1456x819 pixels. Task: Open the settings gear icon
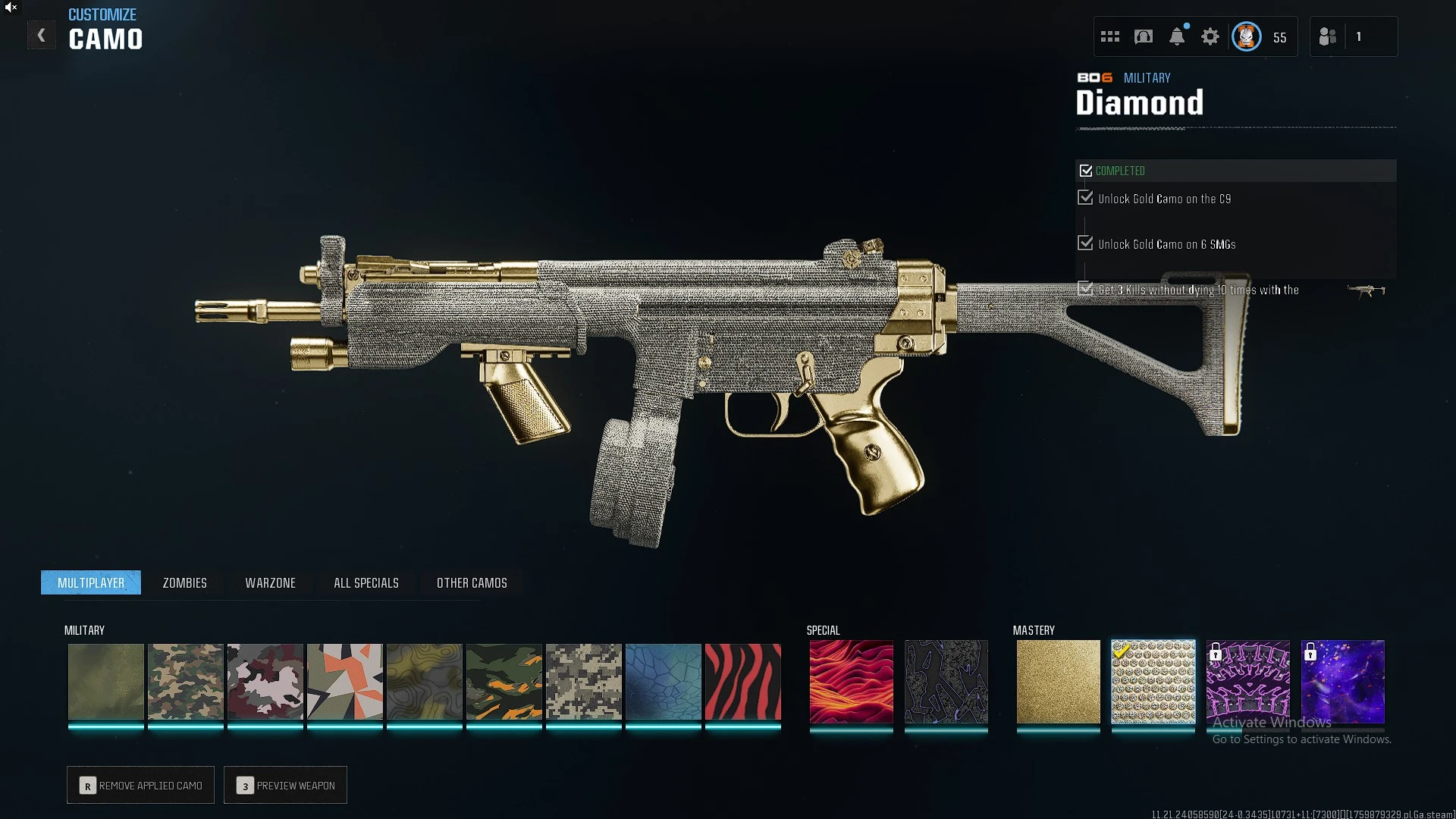point(1210,36)
